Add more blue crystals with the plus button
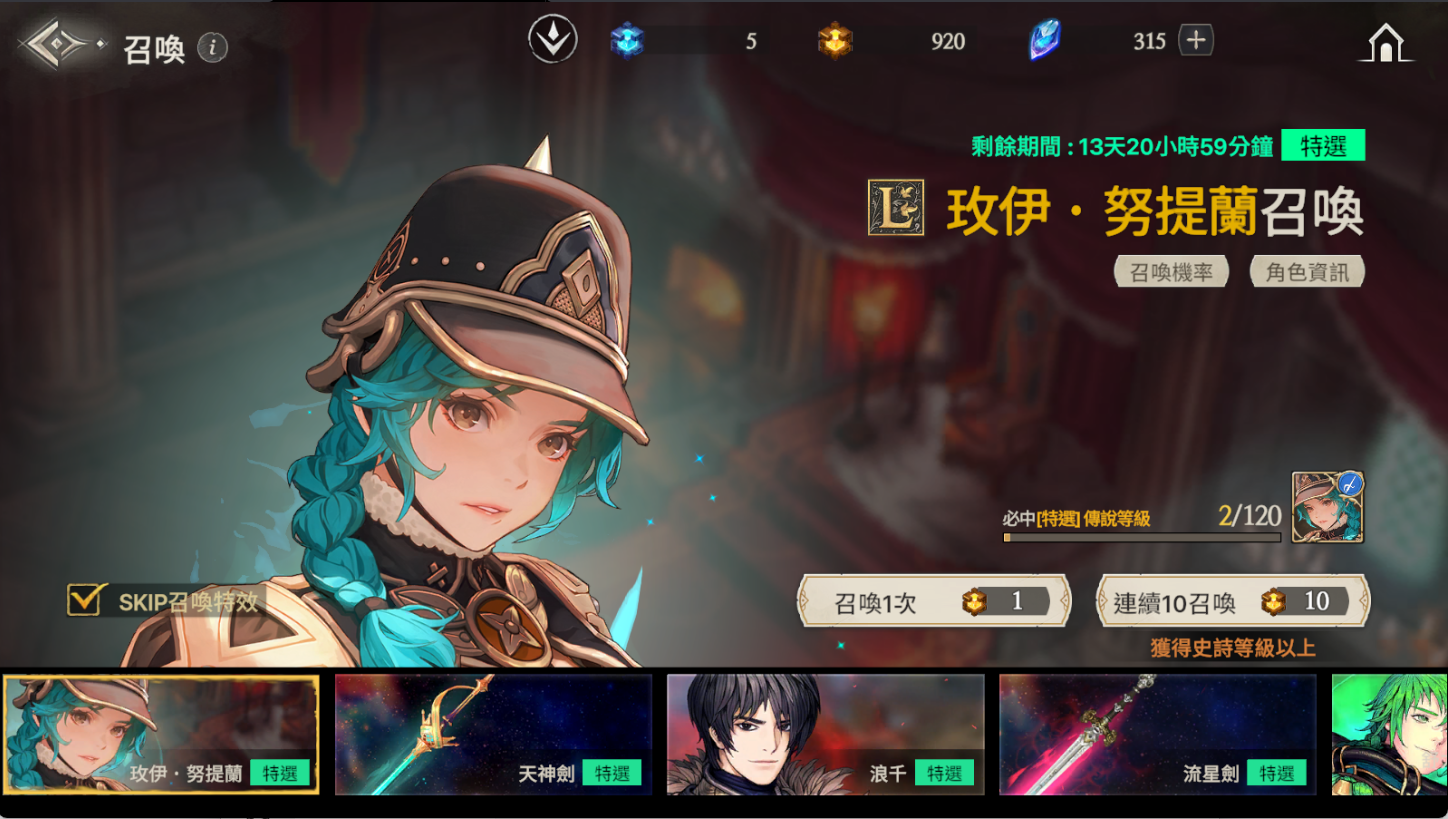Viewport: 1448px width, 819px height. 1196,41
